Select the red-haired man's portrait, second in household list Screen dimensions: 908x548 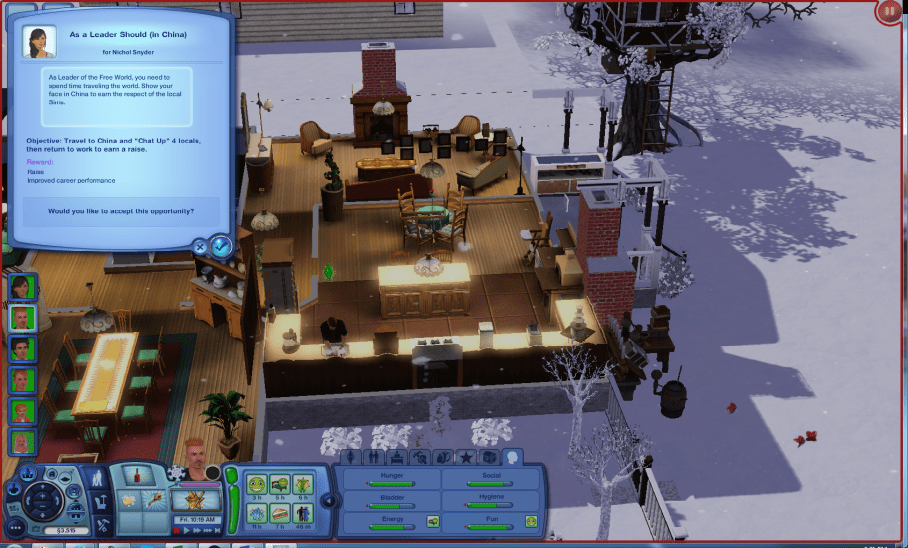click(x=22, y=318)
